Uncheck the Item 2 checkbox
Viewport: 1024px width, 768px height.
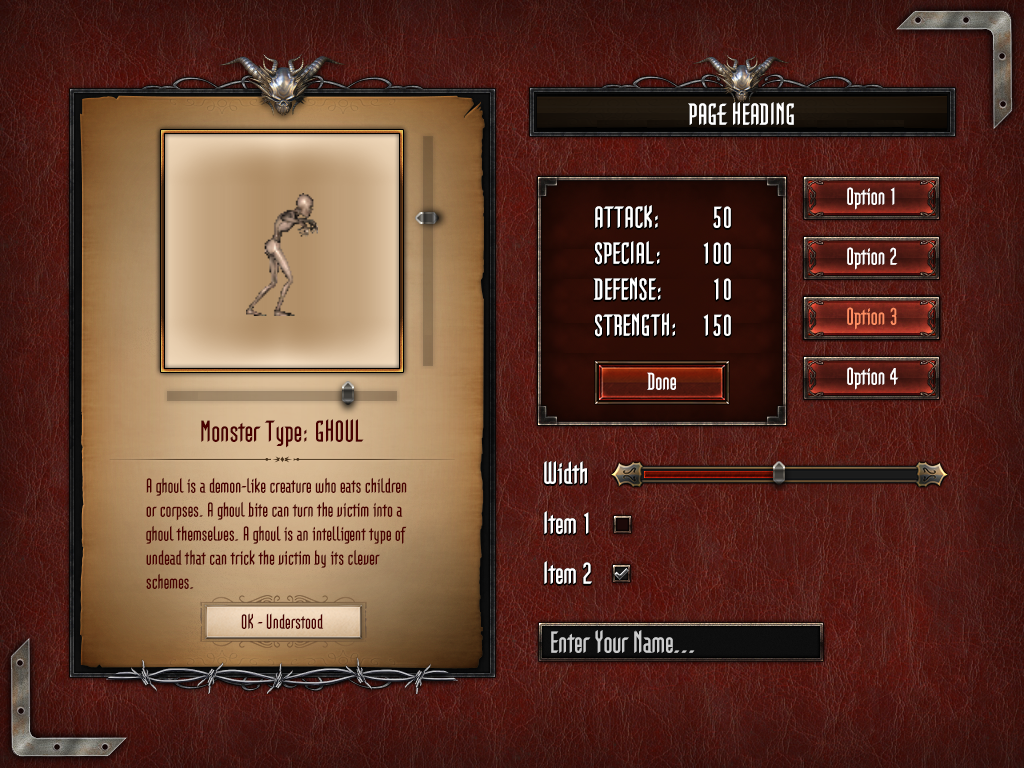click(x=622, y=573)
